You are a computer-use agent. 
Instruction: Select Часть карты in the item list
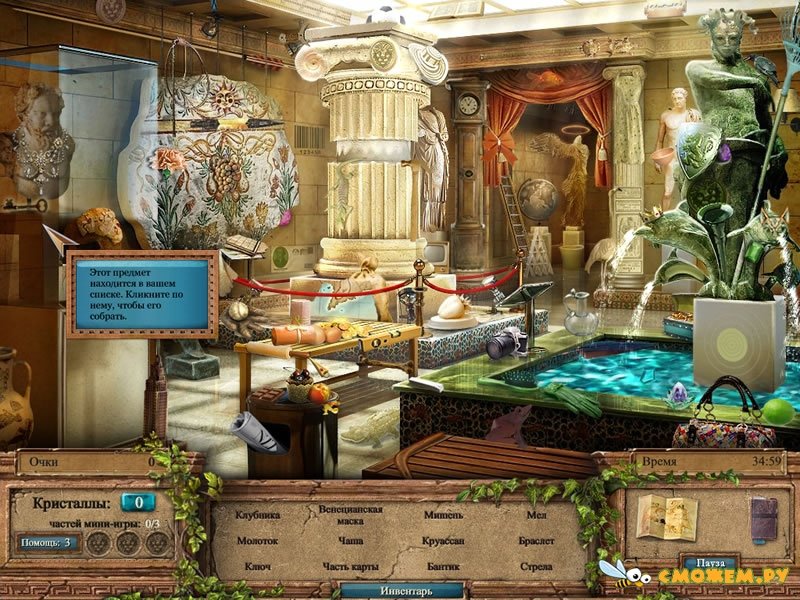[351, 566]
